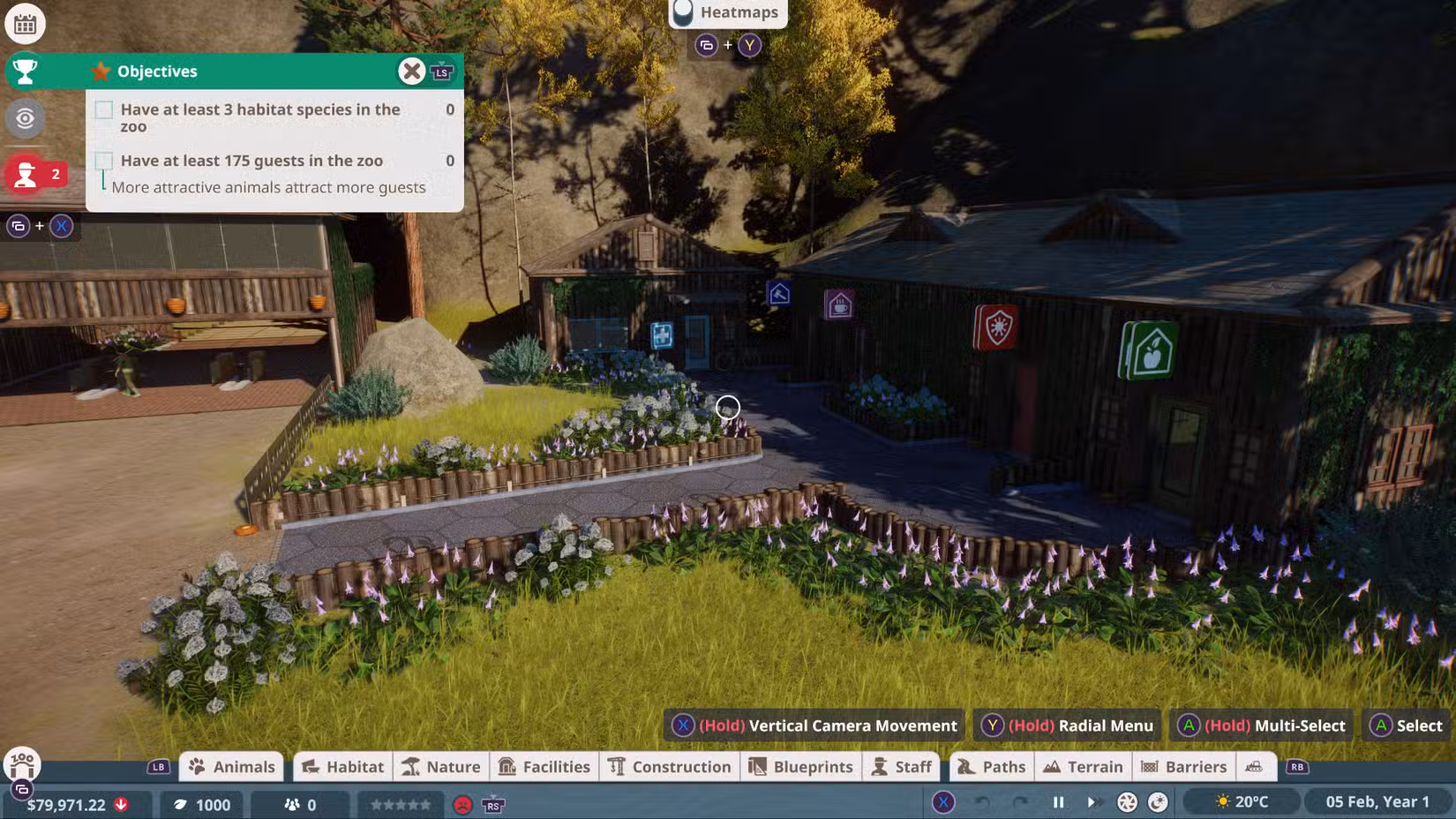Click the date showing 05 Feb, Year 1
This screenshot has height=819, width=1456.
click(1379, 801)
